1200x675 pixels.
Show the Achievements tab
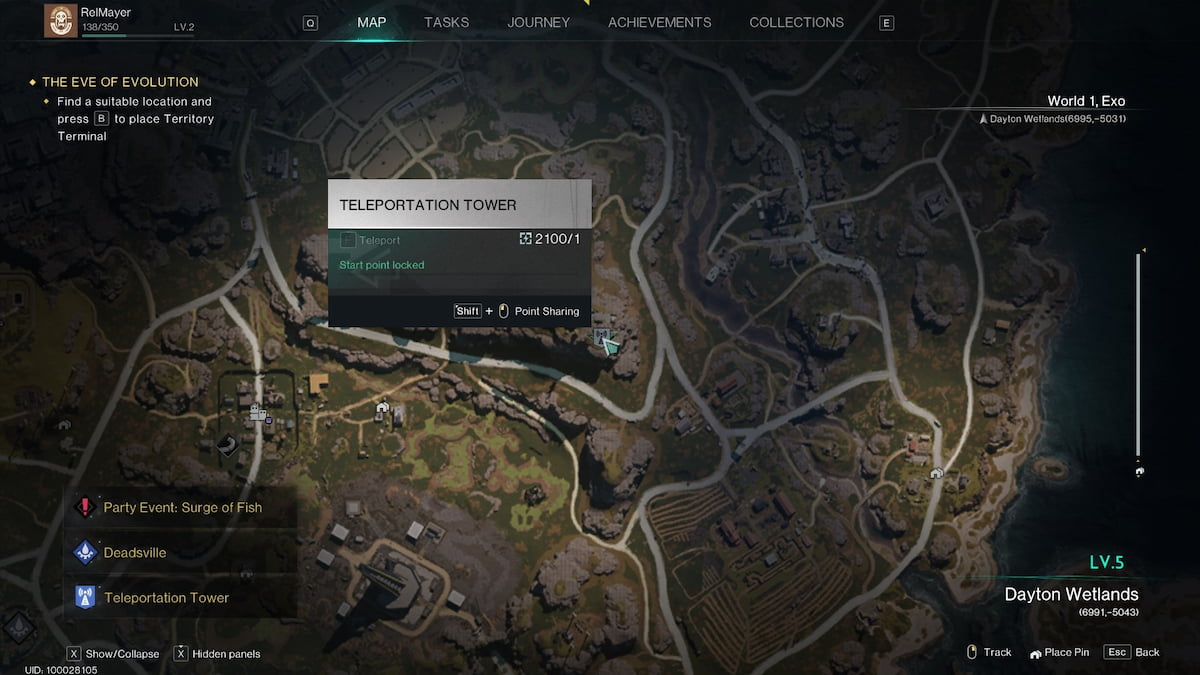tap(659, 22)
